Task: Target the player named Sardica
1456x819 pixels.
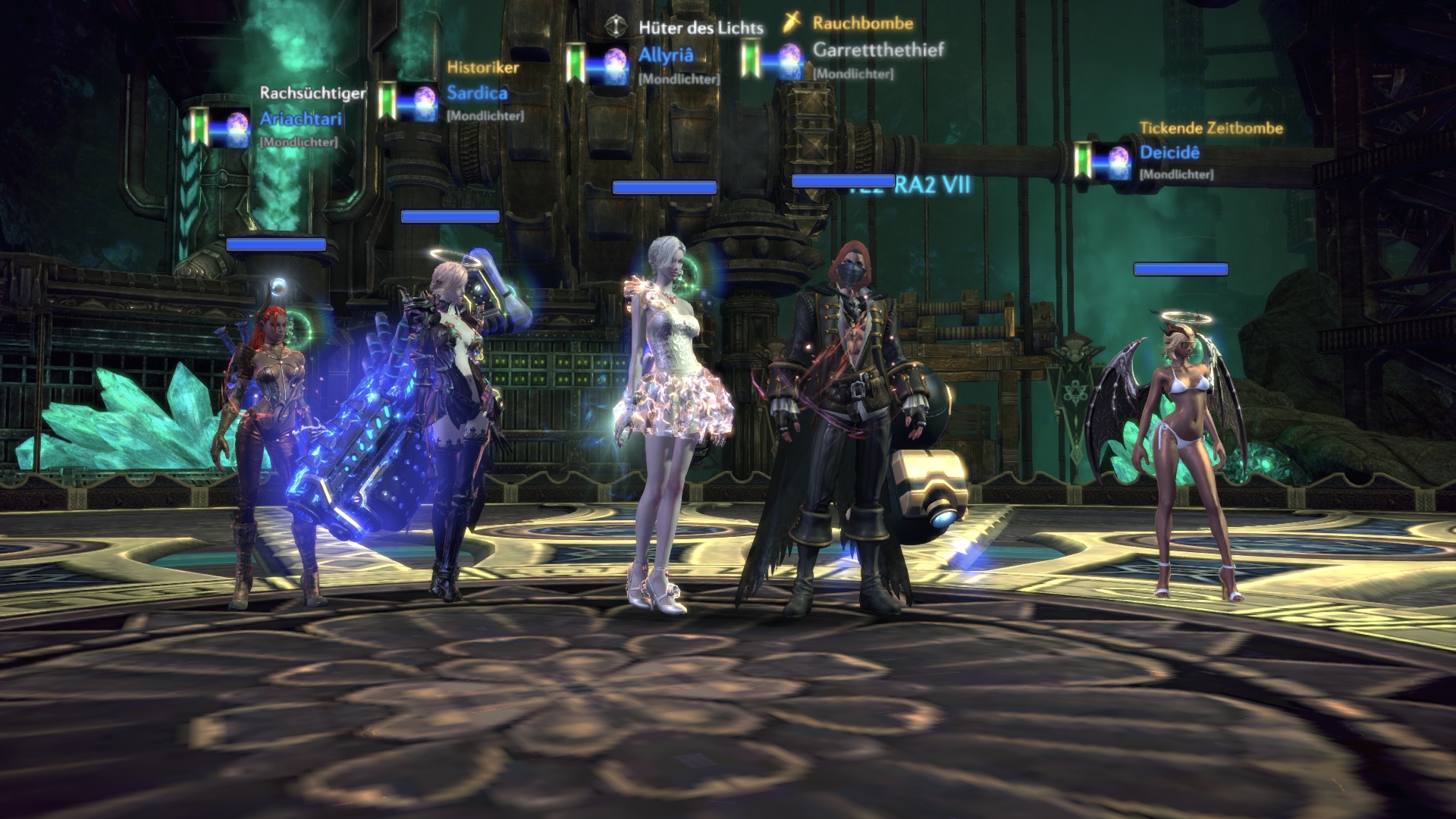Action: [476, 93]
